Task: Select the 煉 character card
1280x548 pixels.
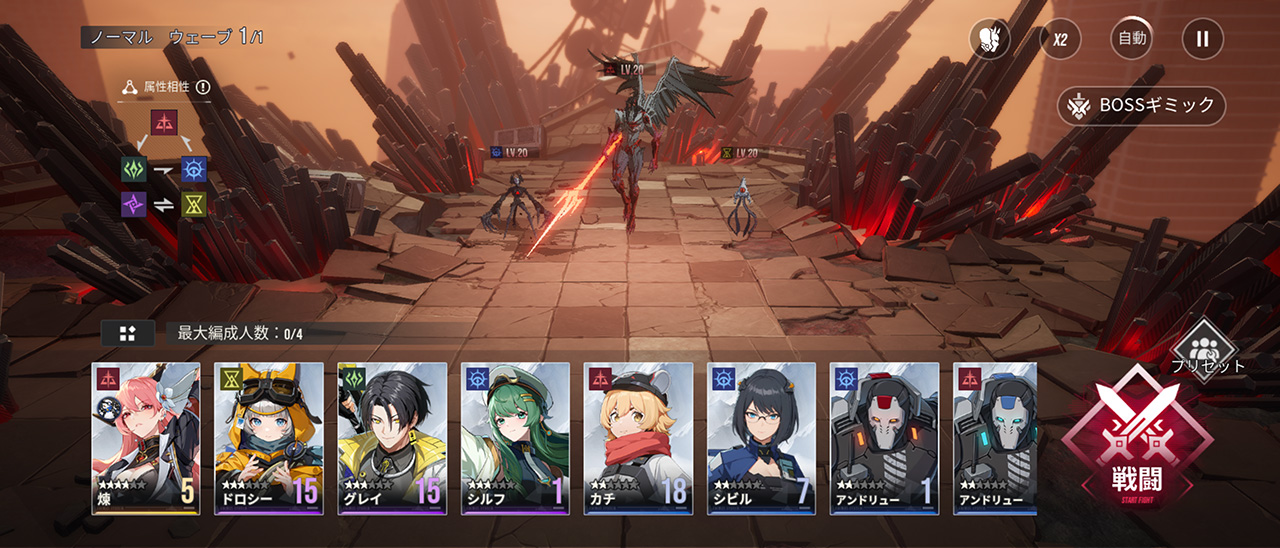Action: (146, 438)
